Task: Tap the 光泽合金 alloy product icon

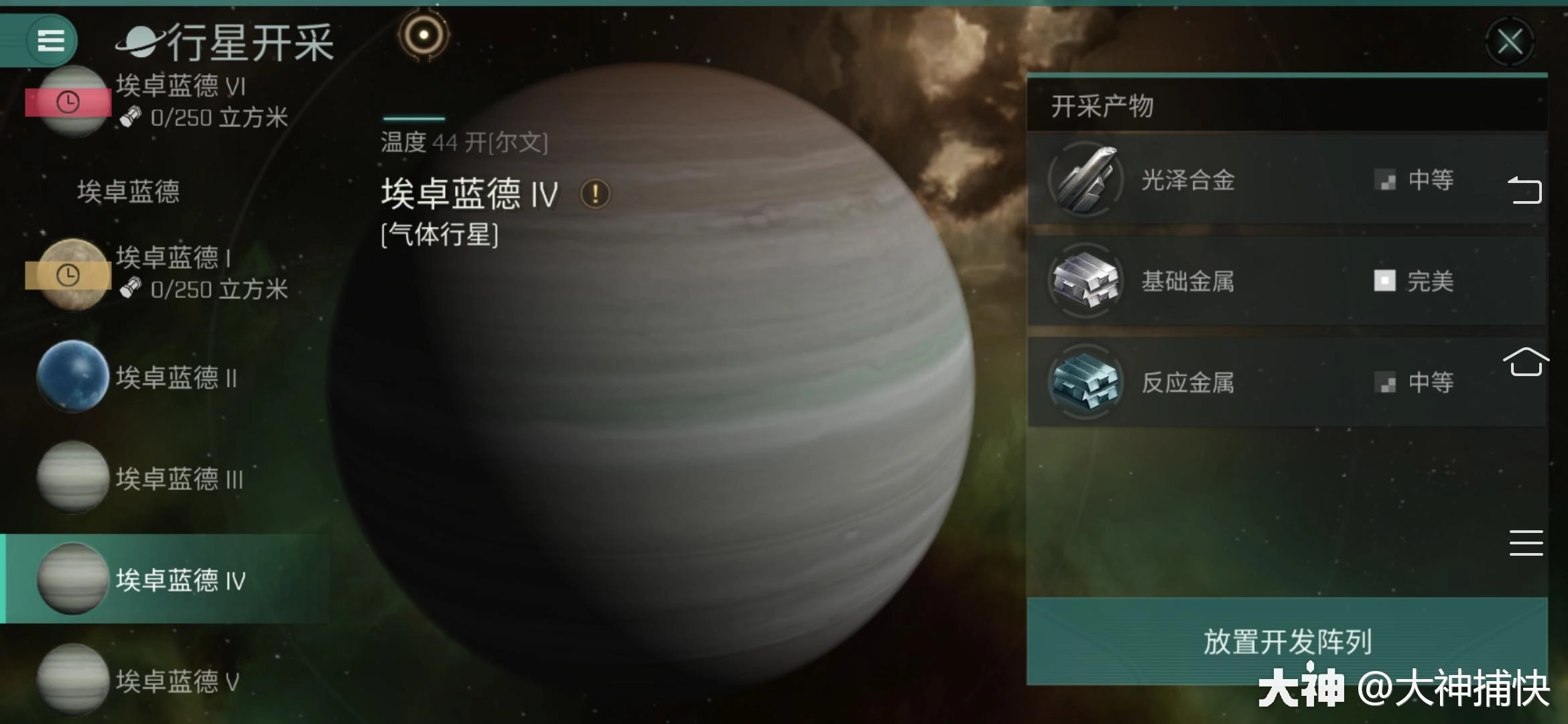Action: tap(1086, 180)
